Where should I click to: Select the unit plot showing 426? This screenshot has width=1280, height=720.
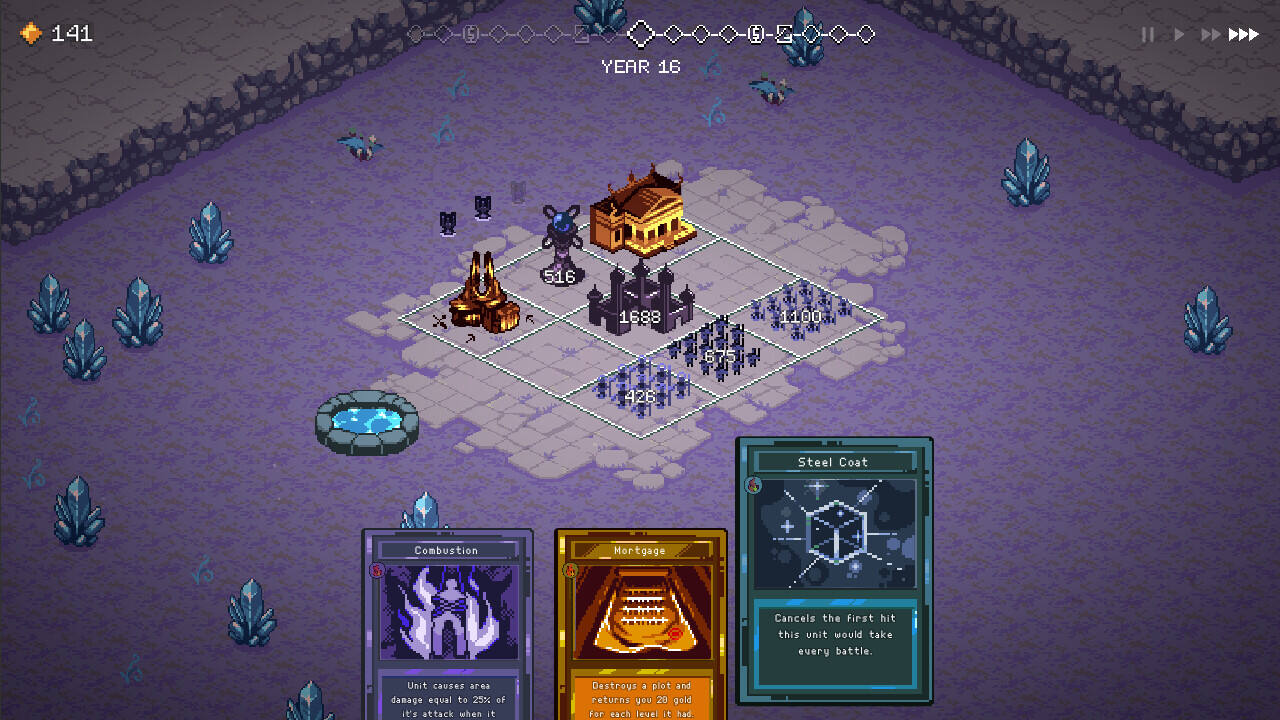(641, 392)
